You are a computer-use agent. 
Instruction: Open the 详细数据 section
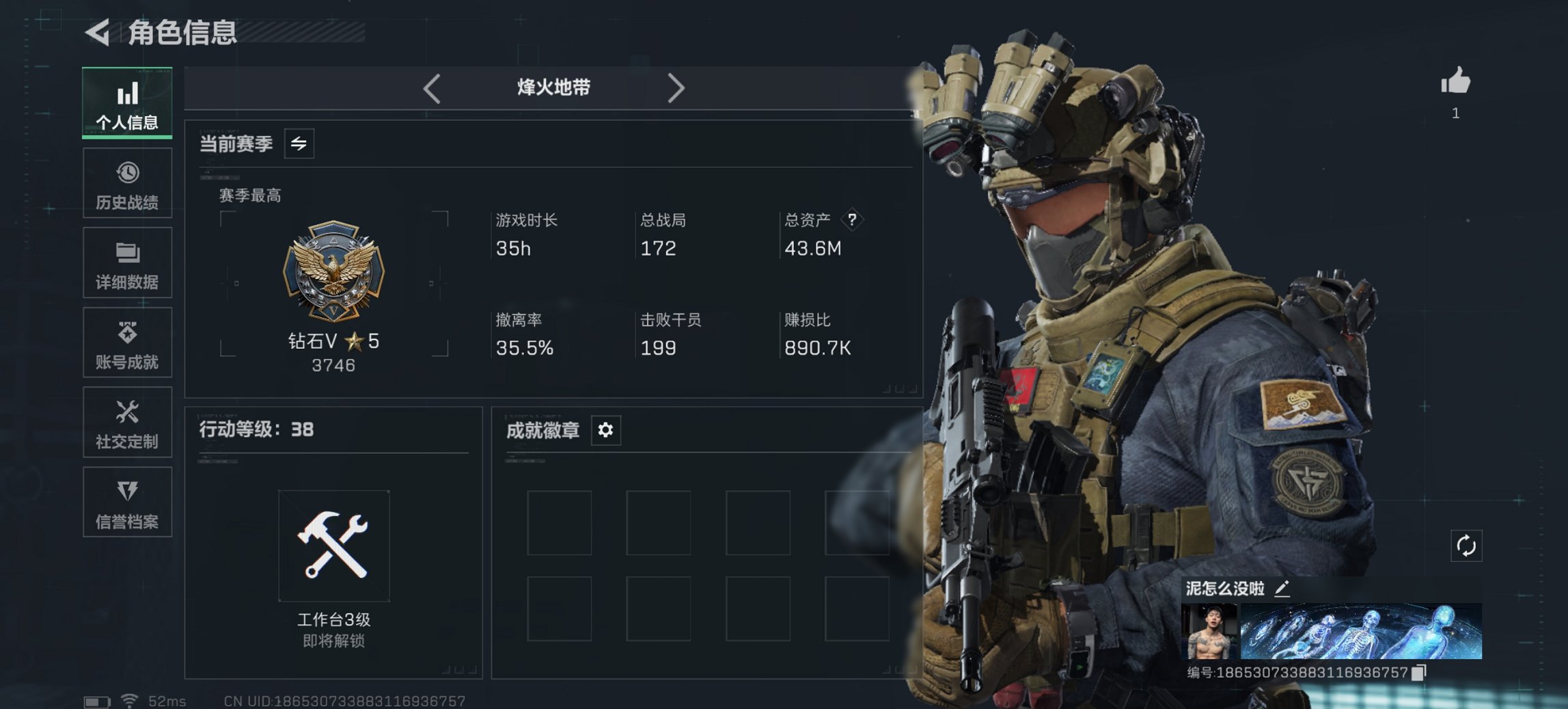click(x=127, y=263)
